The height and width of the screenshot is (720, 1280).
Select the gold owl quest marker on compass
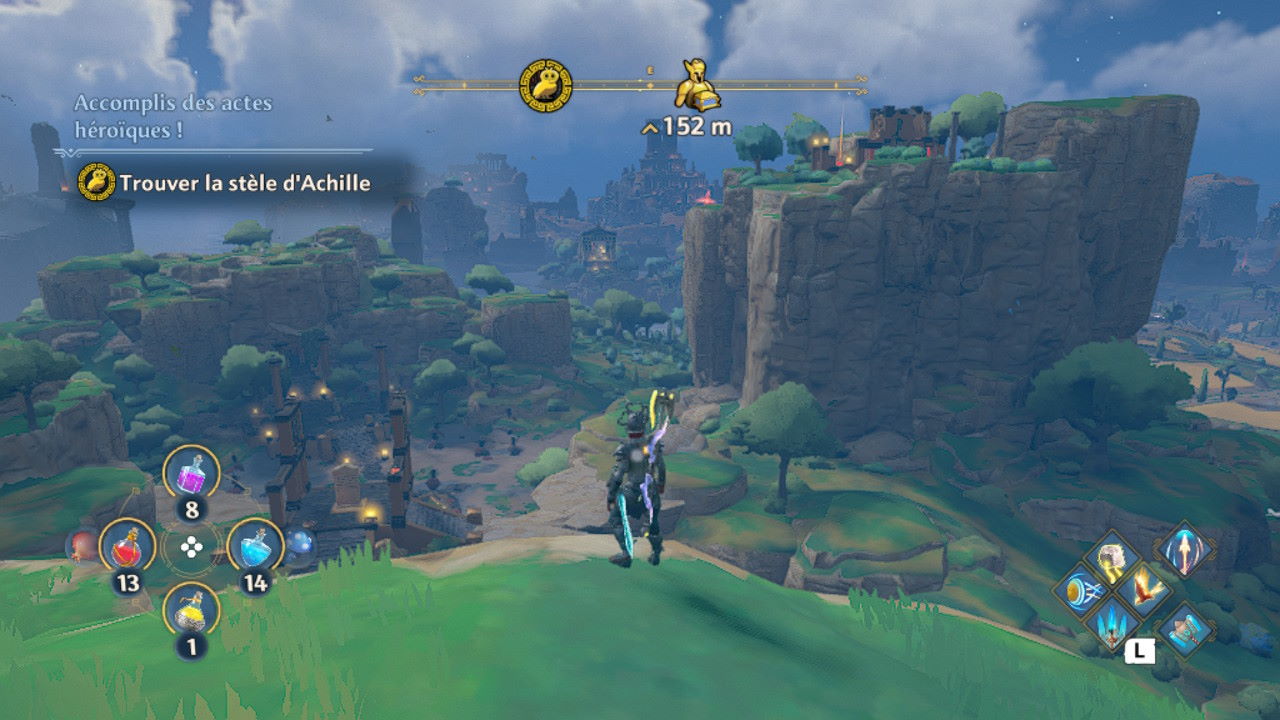tap(546, 86)
